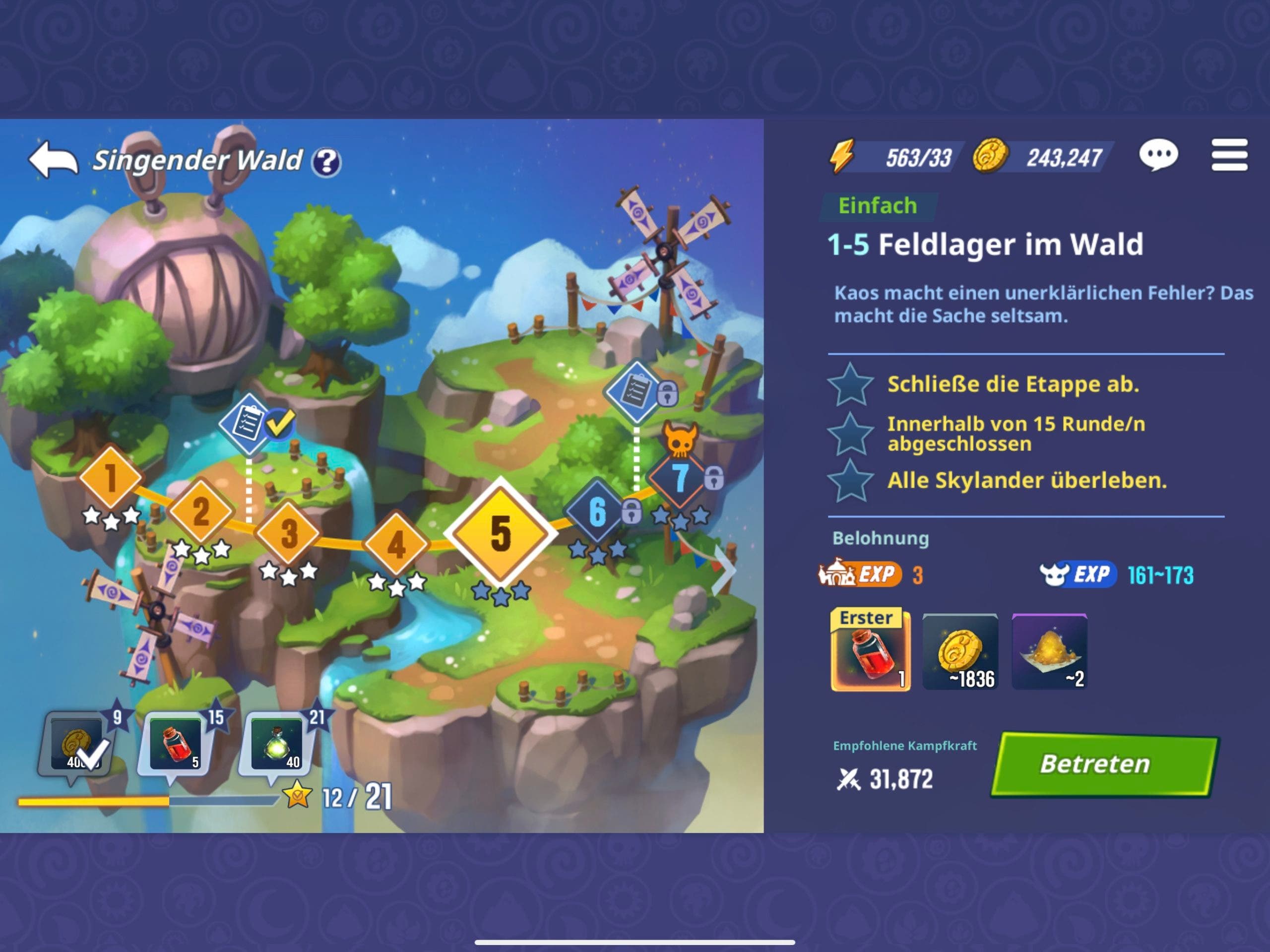Image resolution: width=1270 pixels, height=952 pixels.
Task: Enter the stage with Betreten
Action: pos(1103,765)
